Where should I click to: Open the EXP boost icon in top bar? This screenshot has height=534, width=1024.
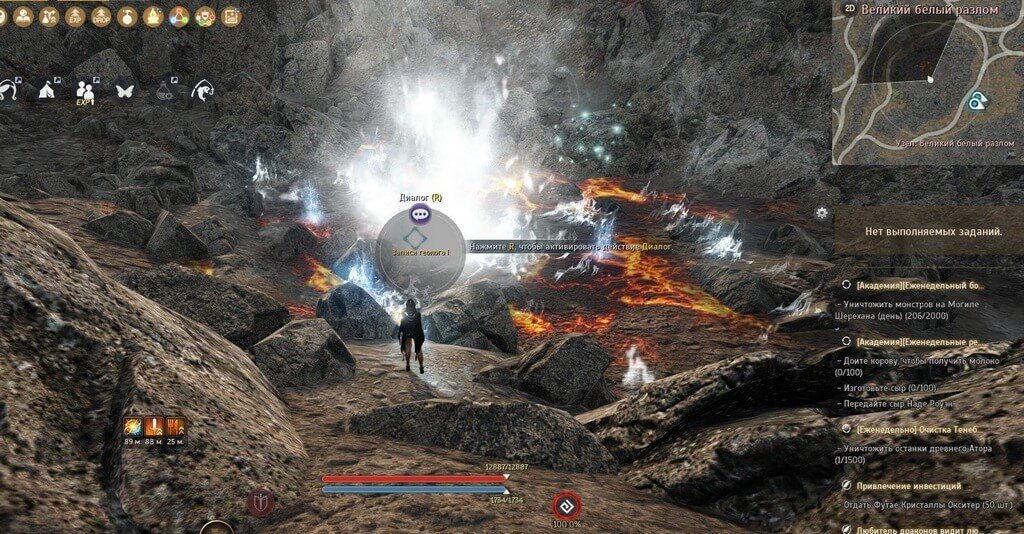click(76, 17)
